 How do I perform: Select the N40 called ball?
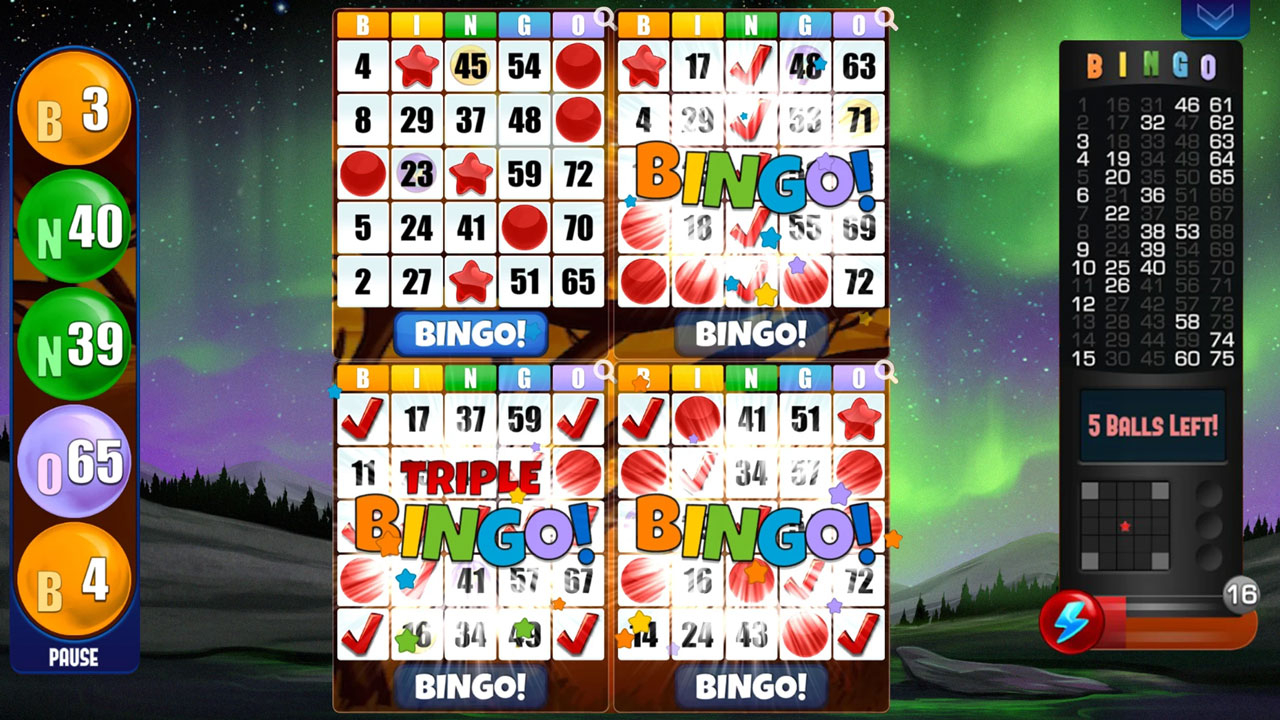coord(75,228)
